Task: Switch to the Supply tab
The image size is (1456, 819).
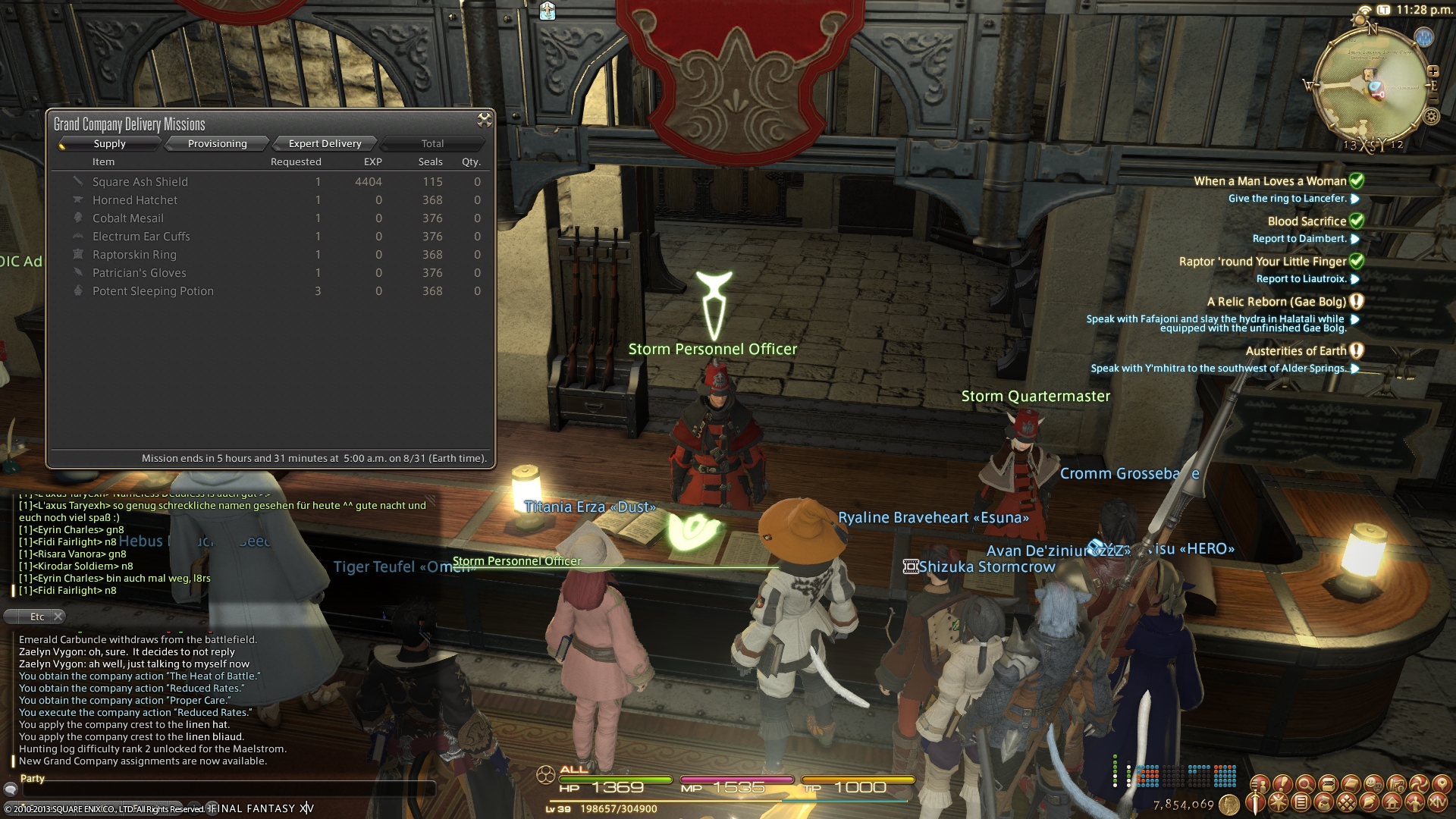Action: tap(110, 143)
